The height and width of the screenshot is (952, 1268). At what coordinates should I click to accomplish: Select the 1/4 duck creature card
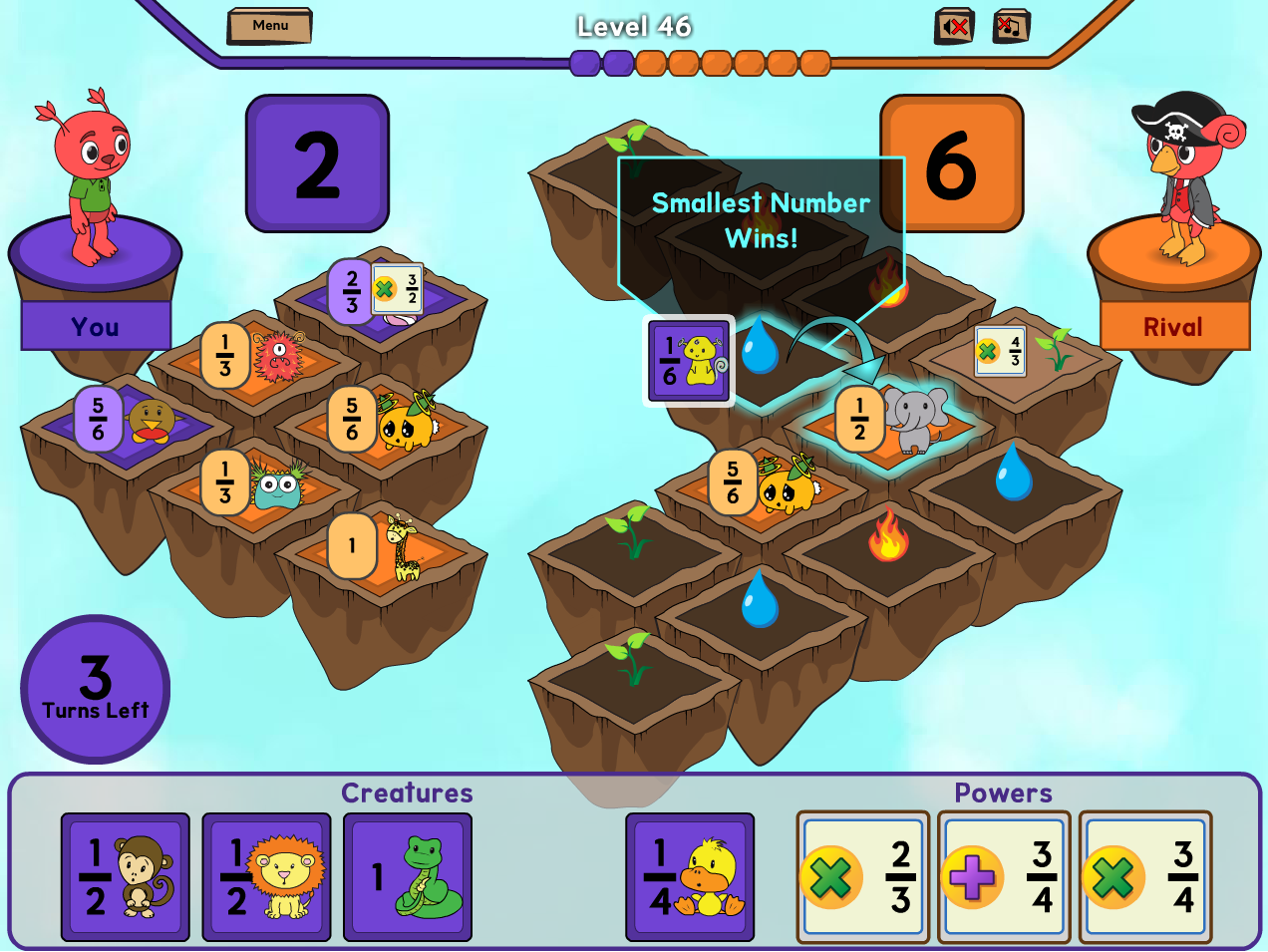(690, 877)
